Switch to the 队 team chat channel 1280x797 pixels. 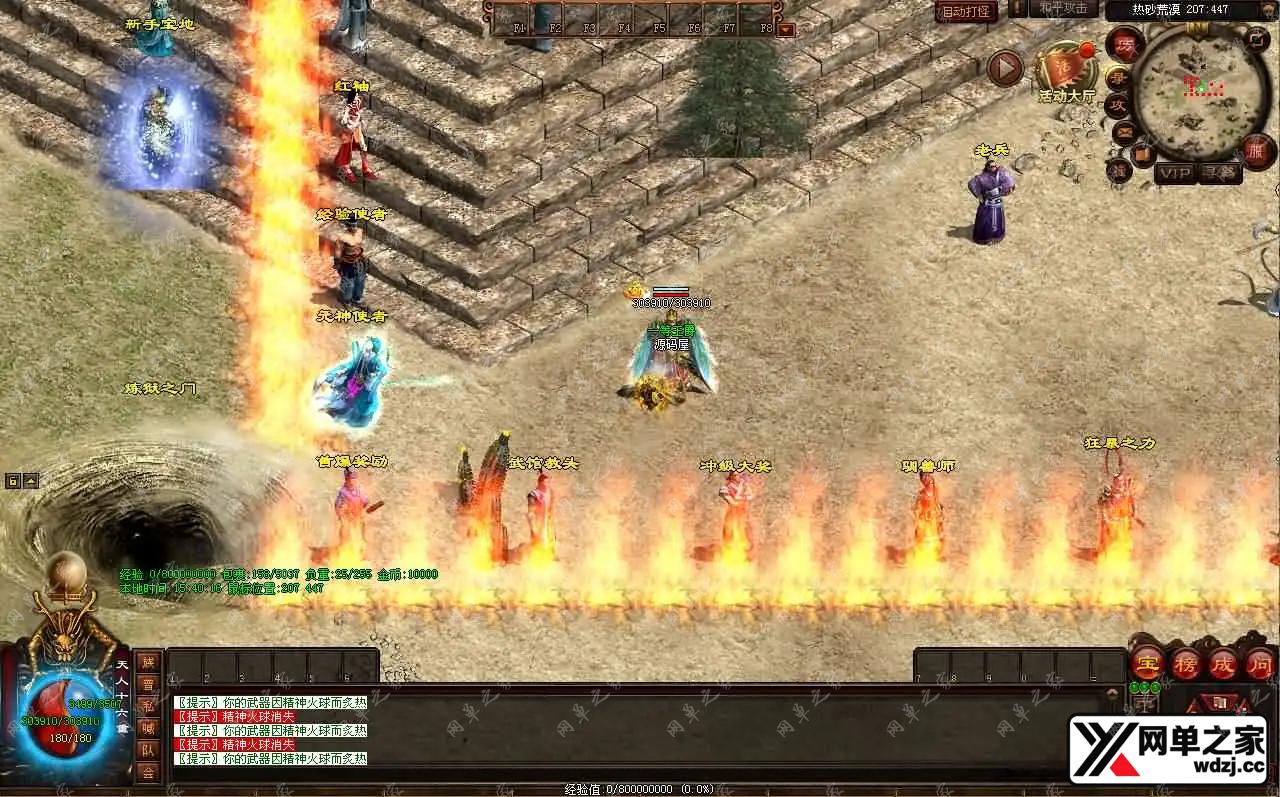(147, 749)
